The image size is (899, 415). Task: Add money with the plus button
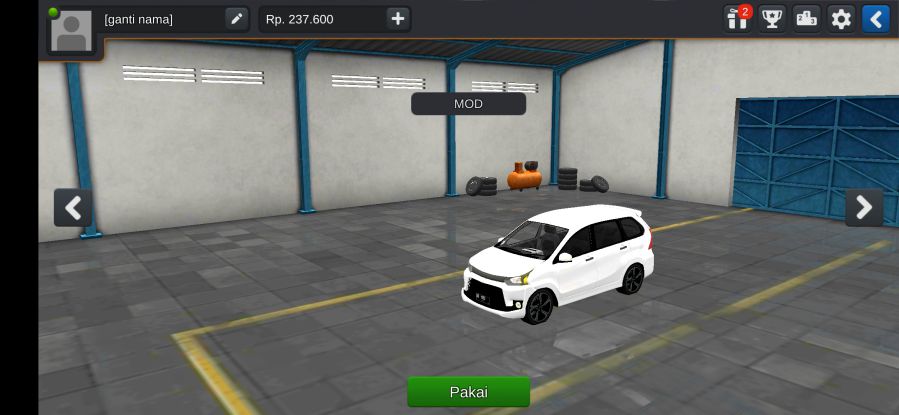tap(398, 19)
